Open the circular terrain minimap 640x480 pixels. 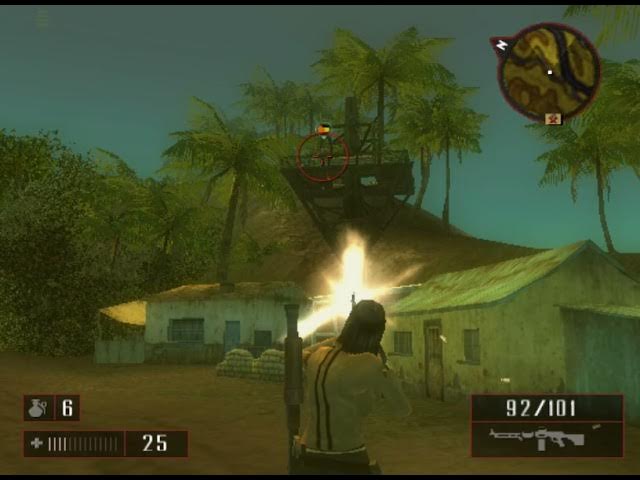(x=549, y=71)
